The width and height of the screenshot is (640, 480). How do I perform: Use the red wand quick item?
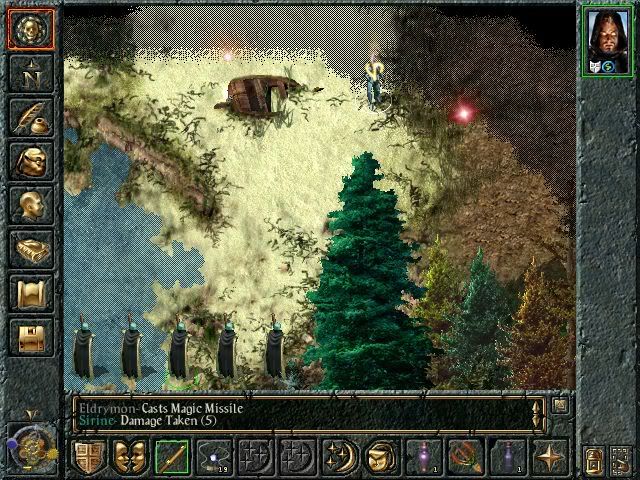point(466,457)
